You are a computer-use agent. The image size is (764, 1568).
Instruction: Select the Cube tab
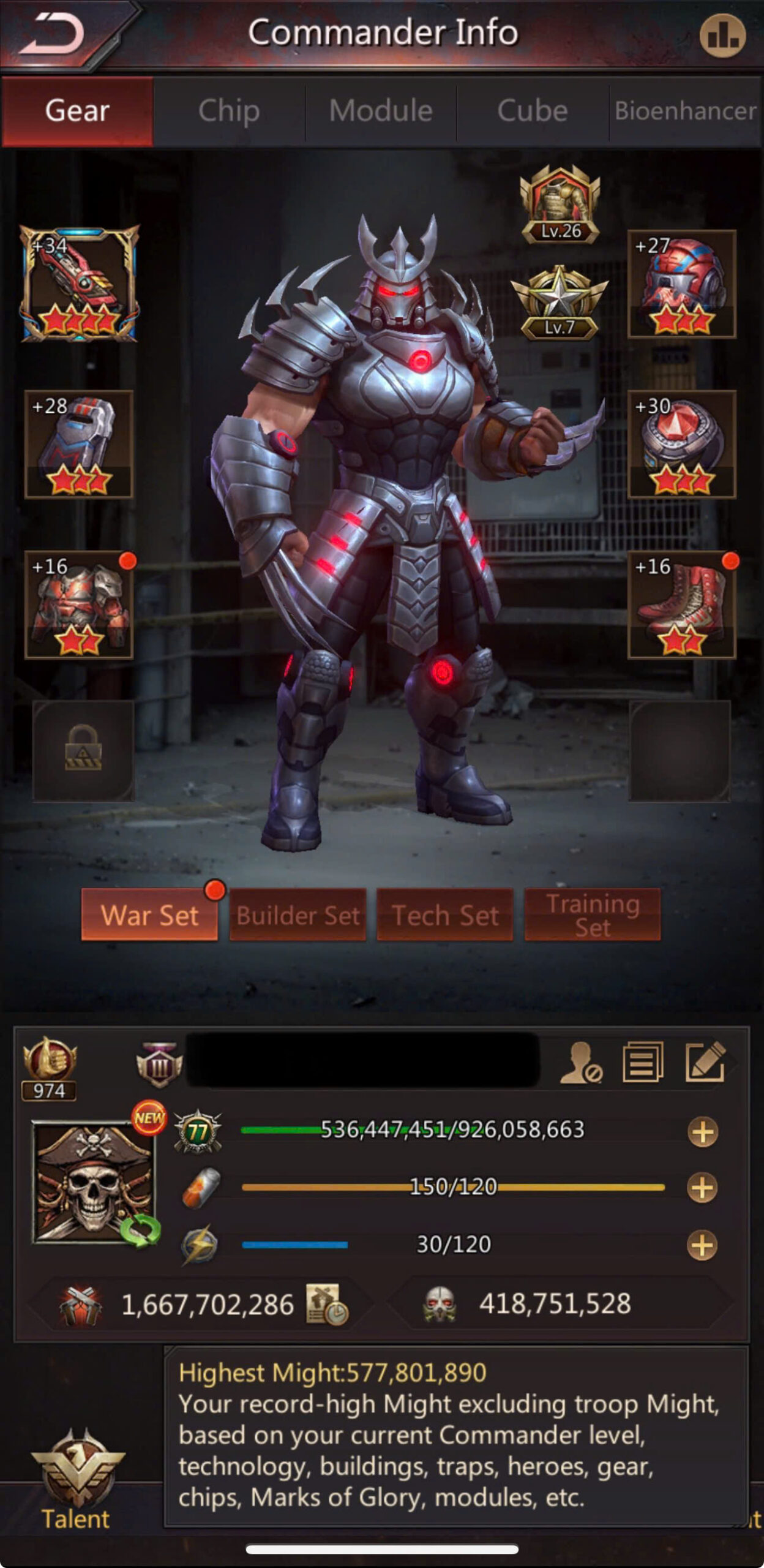tap(532, 111)
